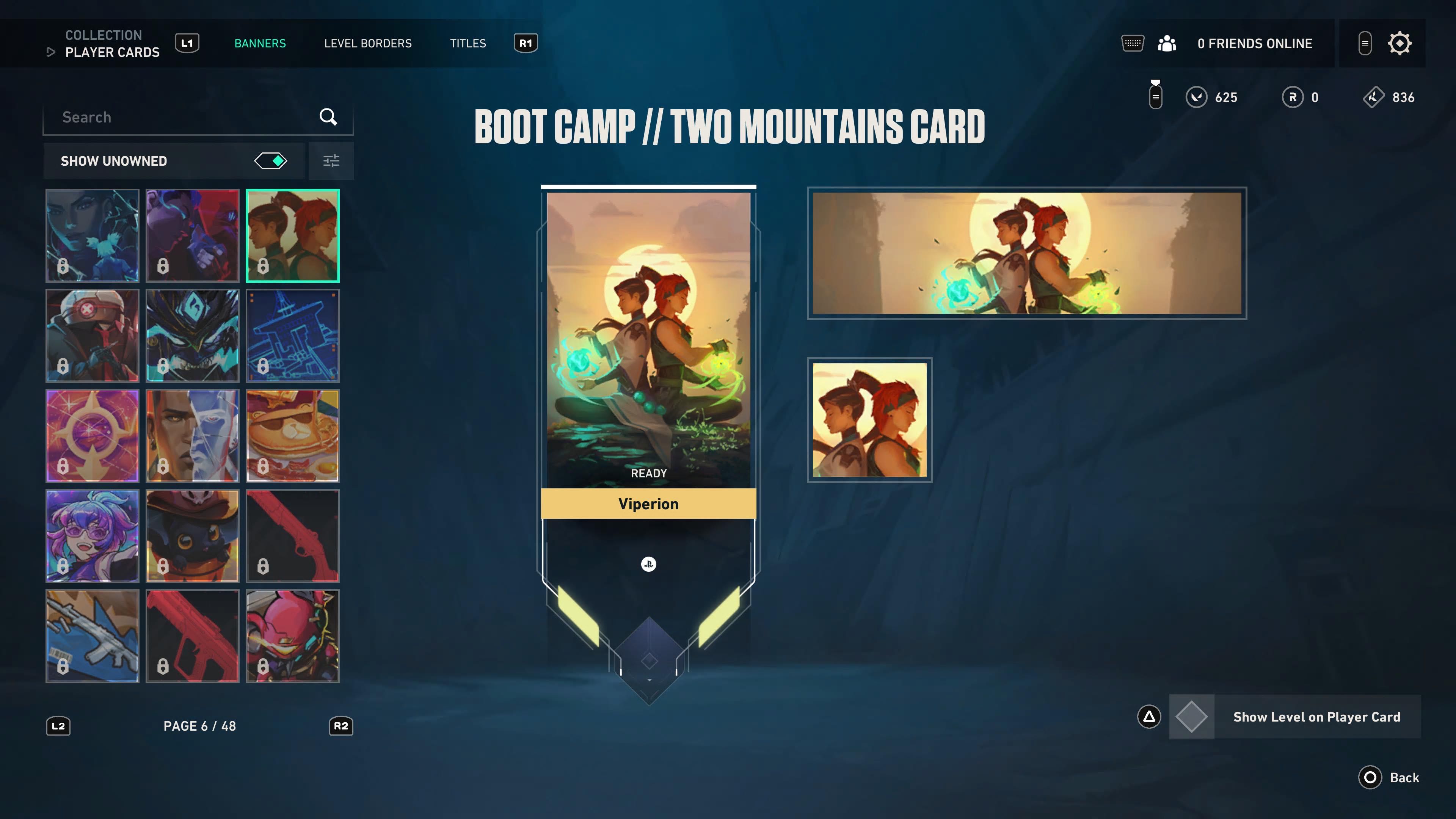Image resolution: width=1456 pixels, height=819 pixels.
Task: Open the Titles tab
Action: (x=468, y=44)
